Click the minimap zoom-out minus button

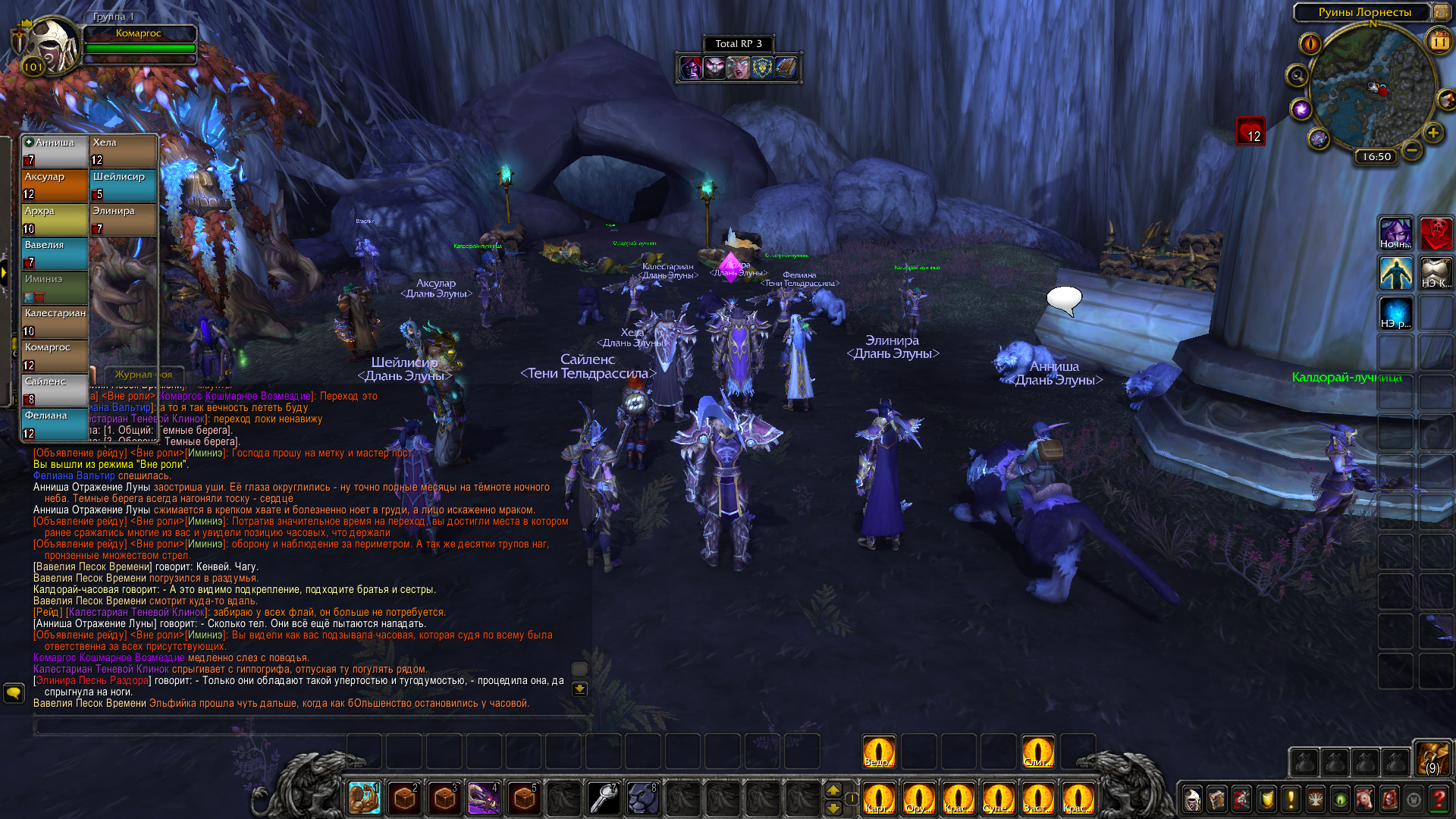pyautogui.click(x=1411, y=150)
